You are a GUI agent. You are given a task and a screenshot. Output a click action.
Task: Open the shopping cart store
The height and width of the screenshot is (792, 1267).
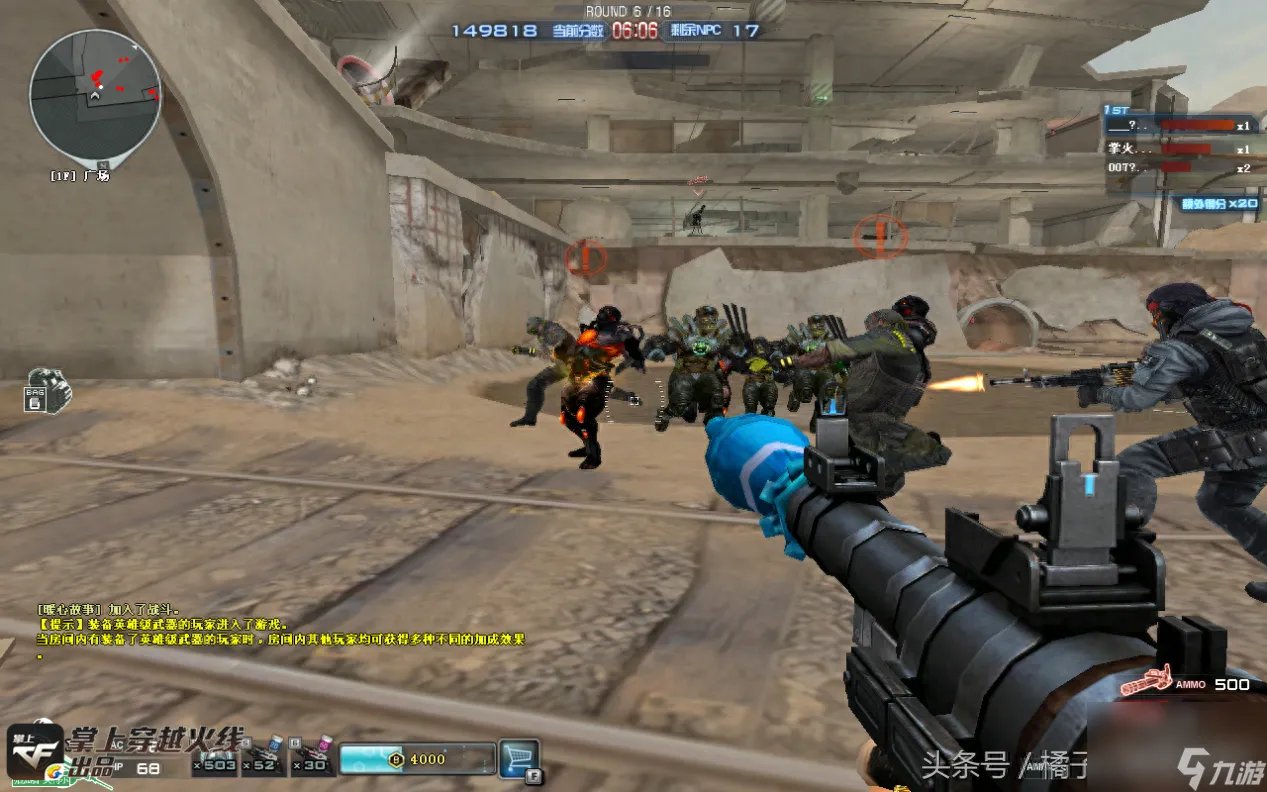tap(519, 759)
